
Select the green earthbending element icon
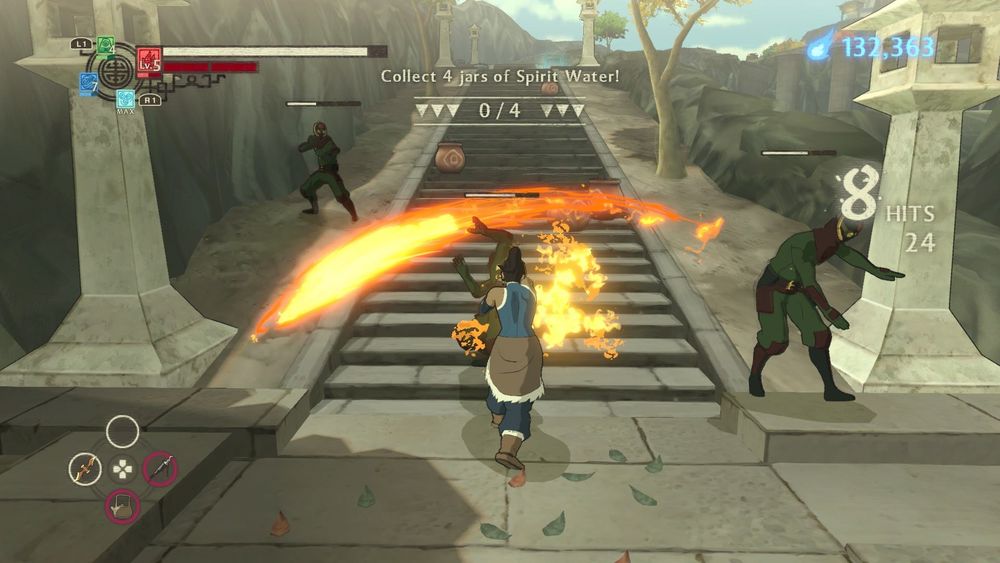point(106,45)
